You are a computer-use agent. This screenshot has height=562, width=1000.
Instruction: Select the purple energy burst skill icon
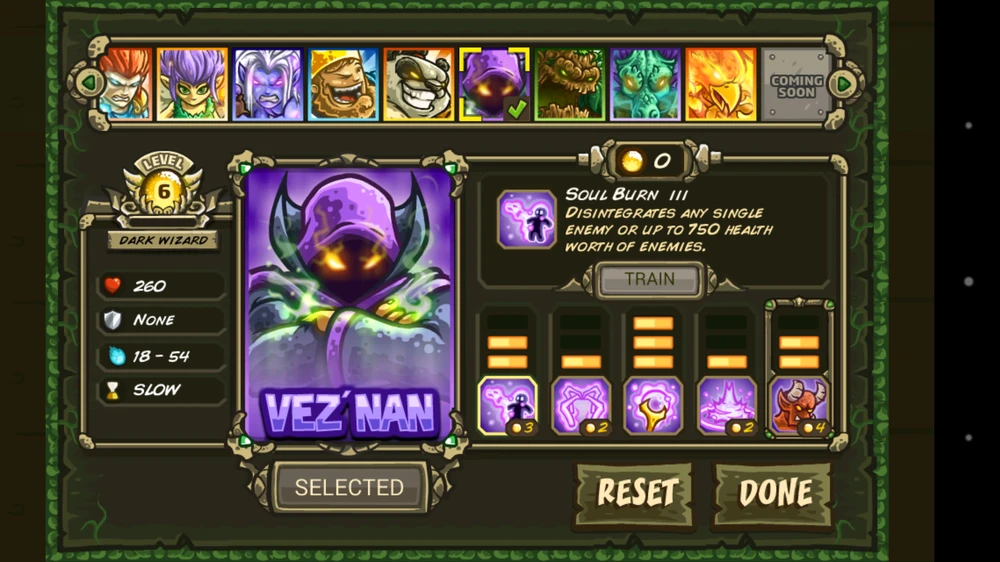(726, 405)
